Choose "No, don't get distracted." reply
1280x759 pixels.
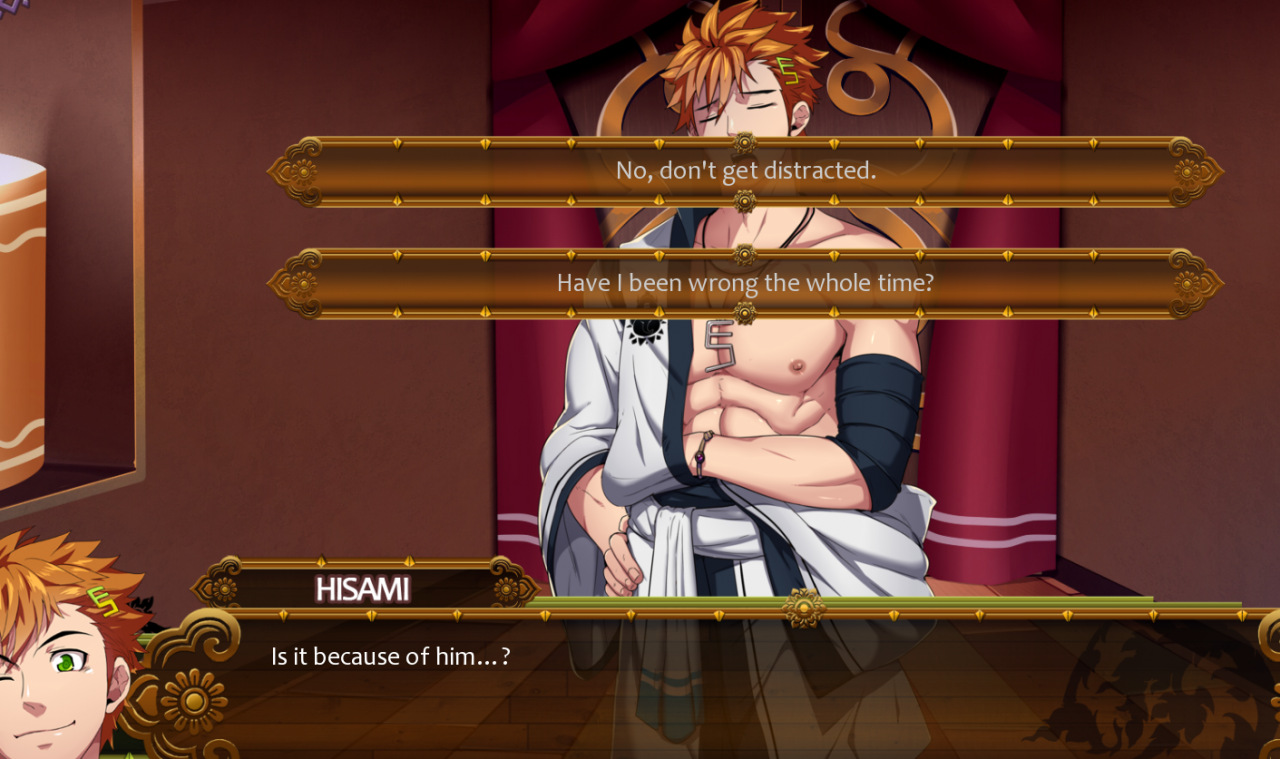[x=745, y=171]
